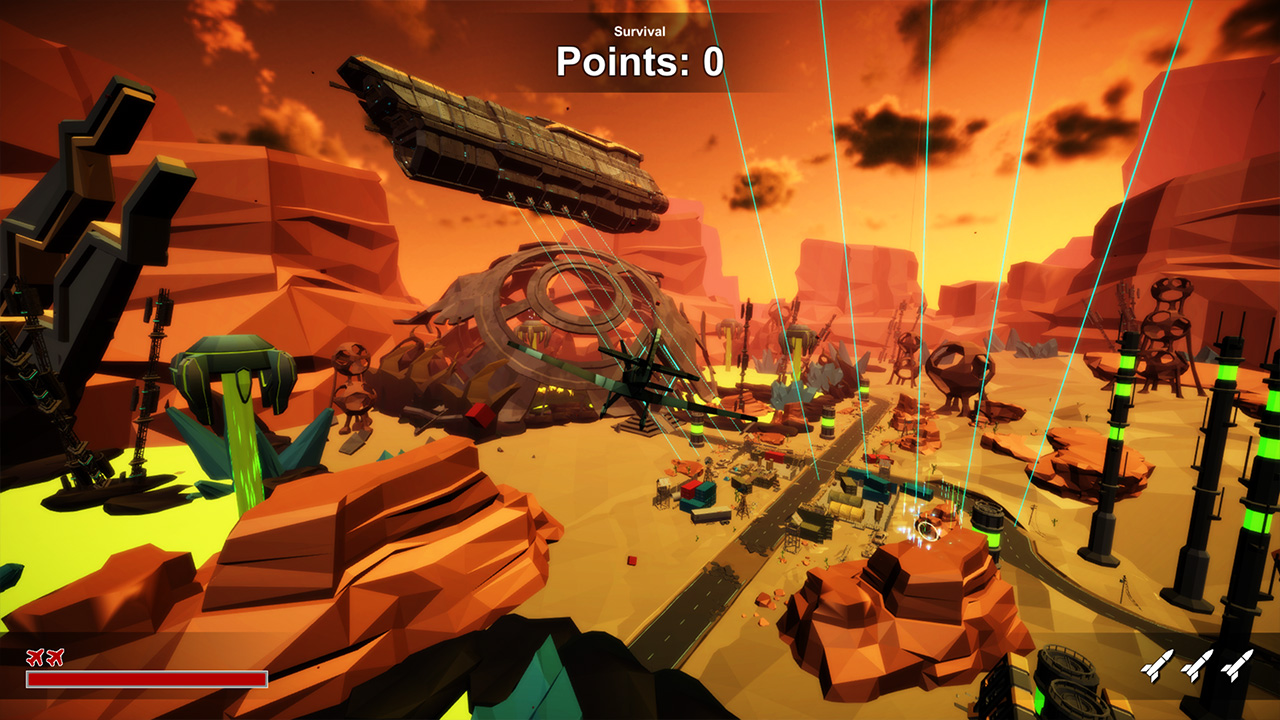Click the Points: 0 header text
Image resolution: width=1280 pixels, height=720 pixels.
point(640,62)
